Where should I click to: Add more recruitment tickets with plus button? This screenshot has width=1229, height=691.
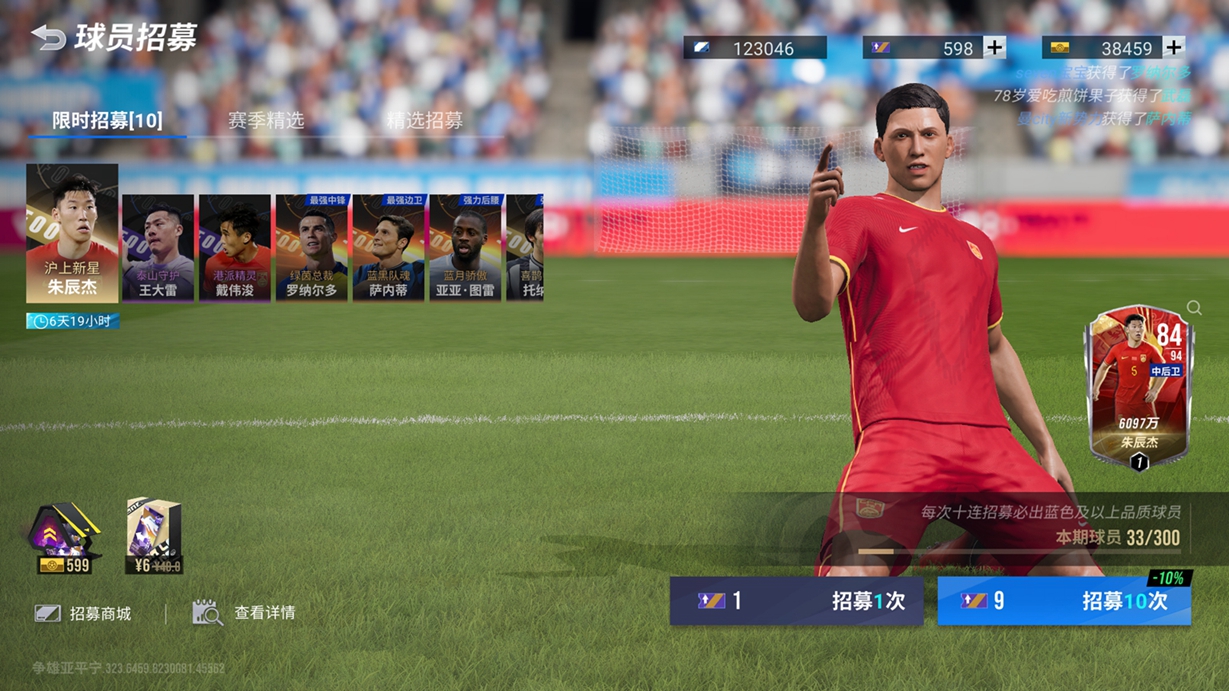click(995, 47)
